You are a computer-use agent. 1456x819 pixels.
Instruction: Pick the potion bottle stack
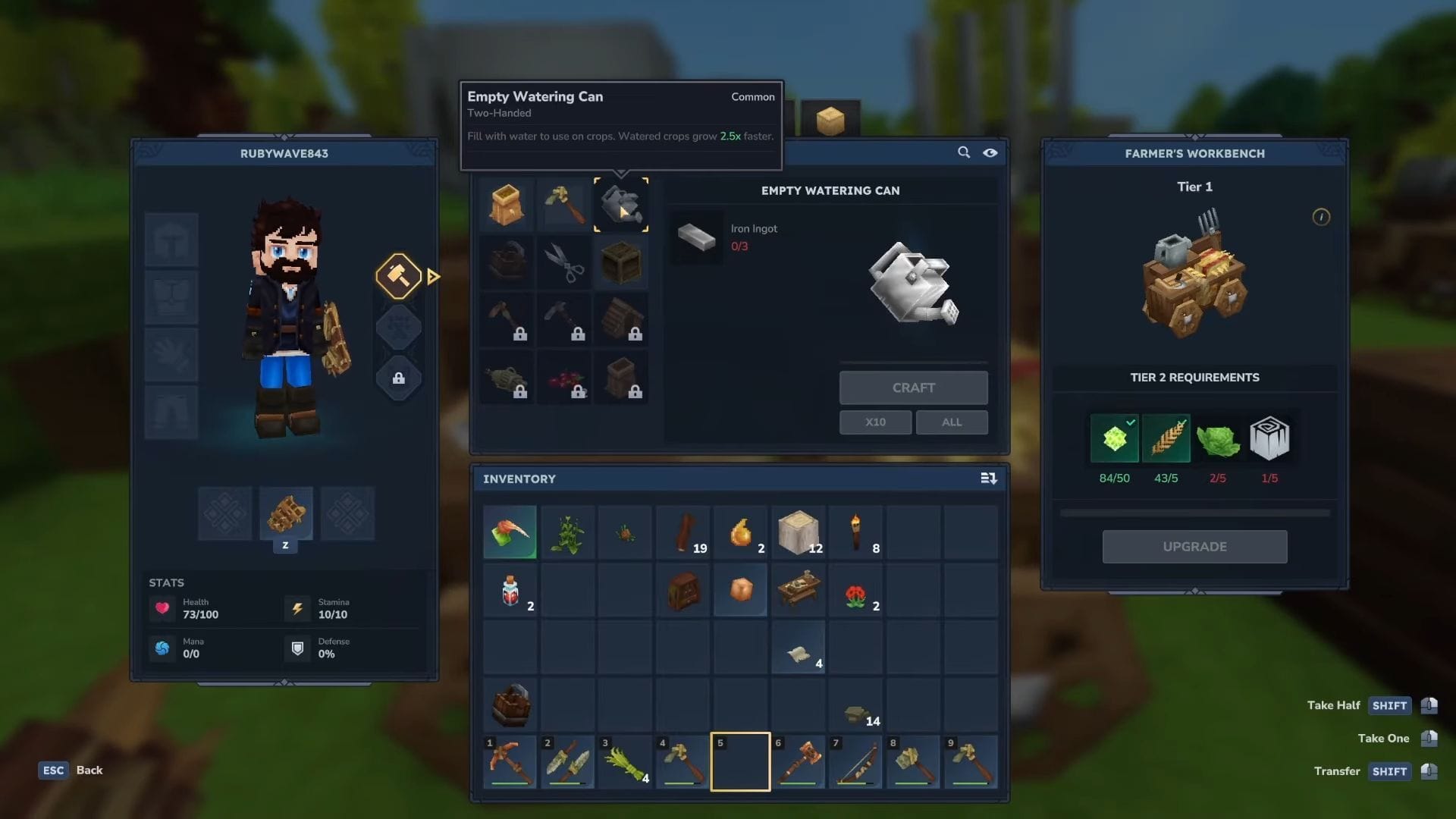510,591
